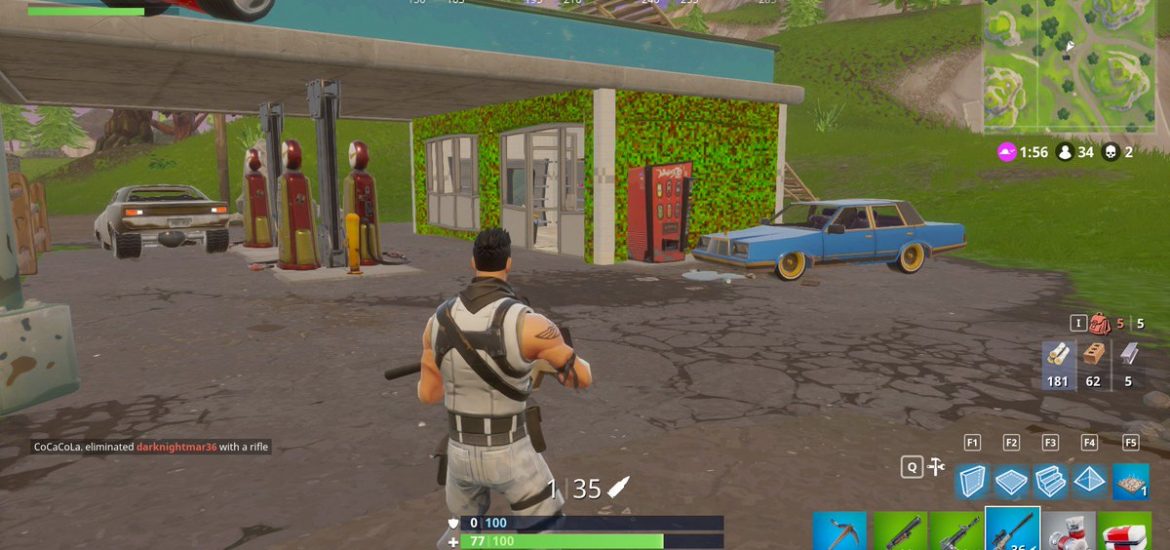Choose the spike trap slot
The width and height of the screenshot is (1170, 550).
click(x=1130, y=481)
